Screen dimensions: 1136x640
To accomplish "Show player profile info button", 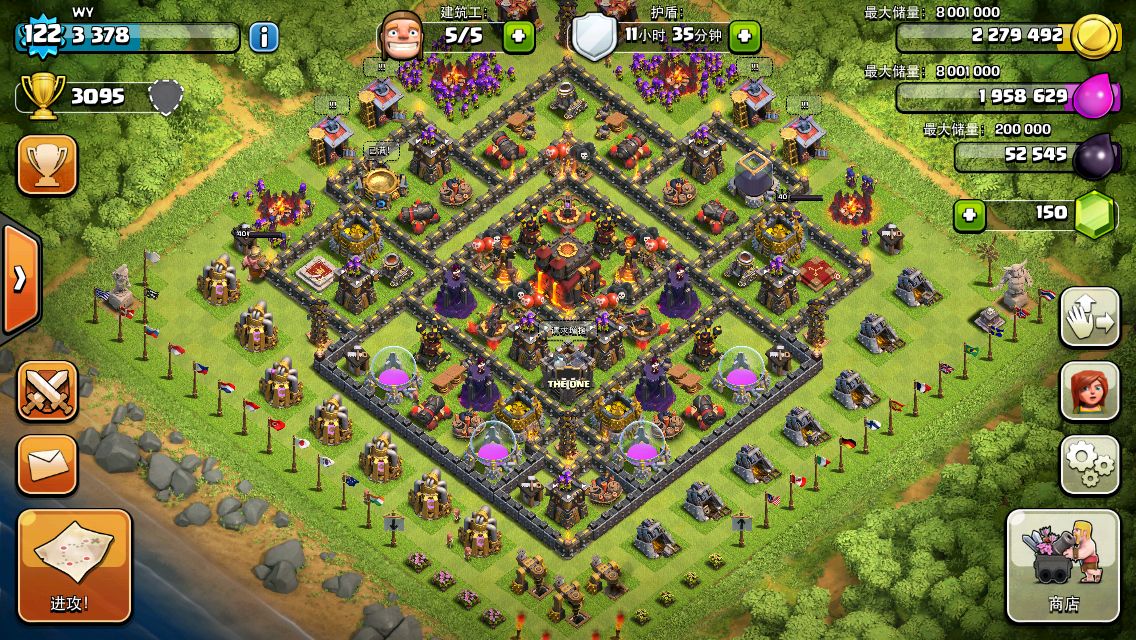I will pos(264,38).
